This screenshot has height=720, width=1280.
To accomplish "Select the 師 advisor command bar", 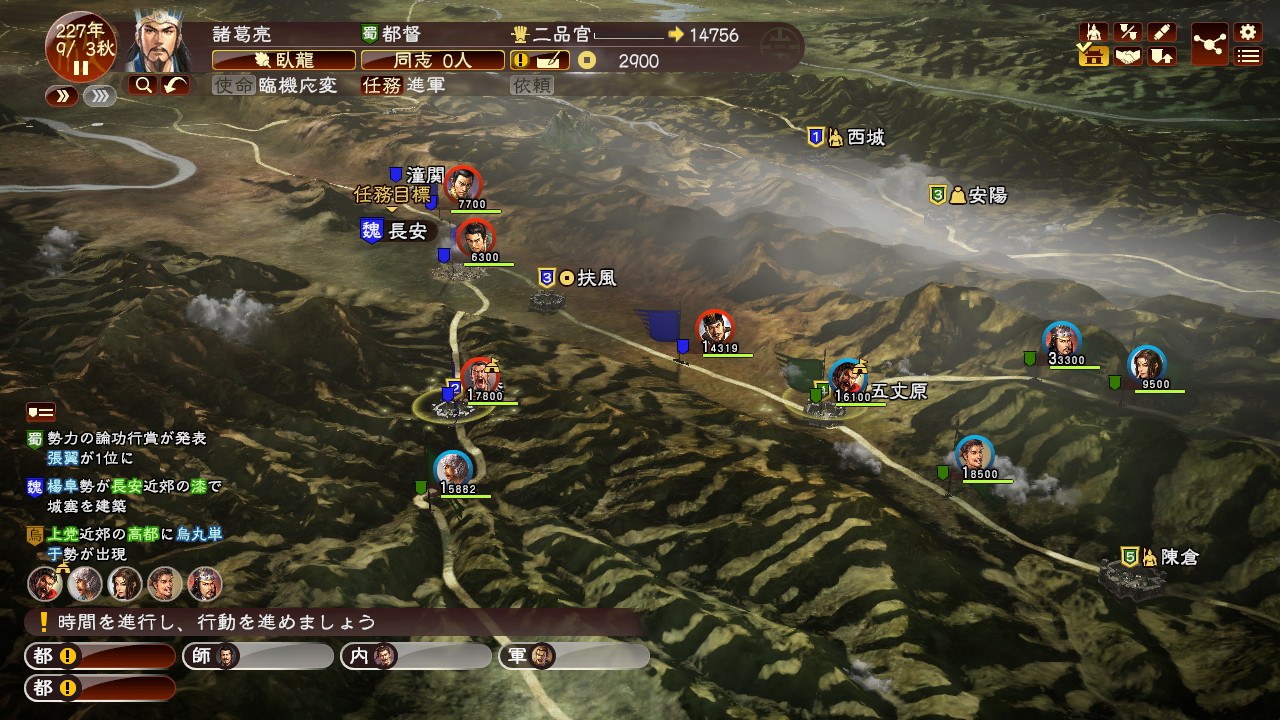I will (x=257, y=656).
